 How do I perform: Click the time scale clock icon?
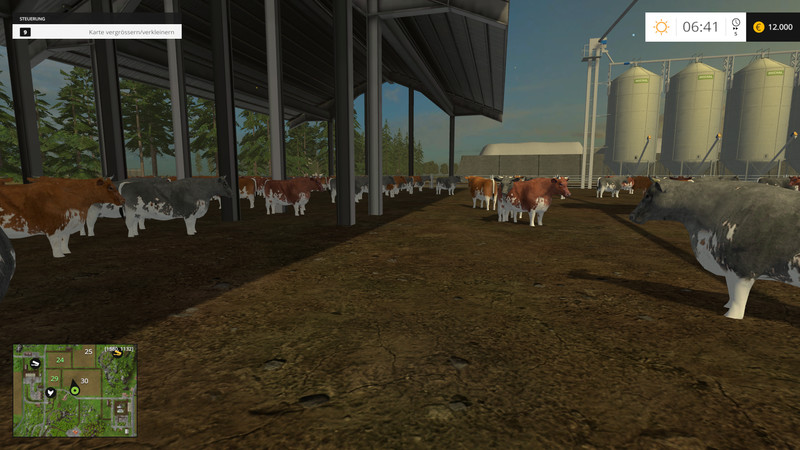click(736, 23)
